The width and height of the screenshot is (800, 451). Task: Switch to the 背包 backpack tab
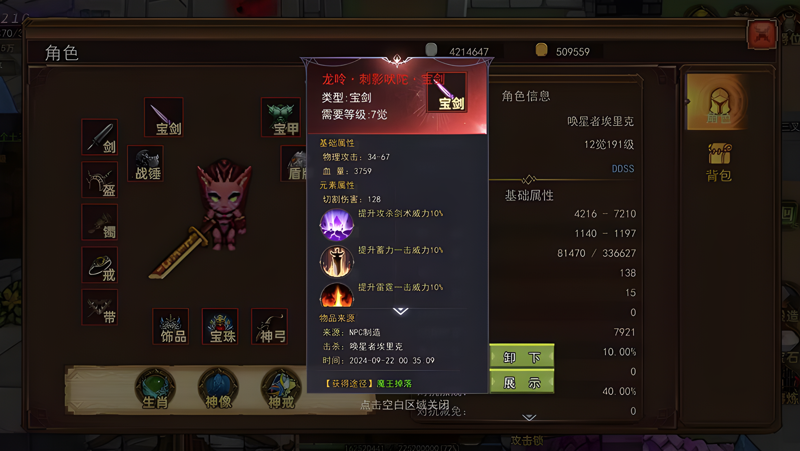[x=719, y=163]
